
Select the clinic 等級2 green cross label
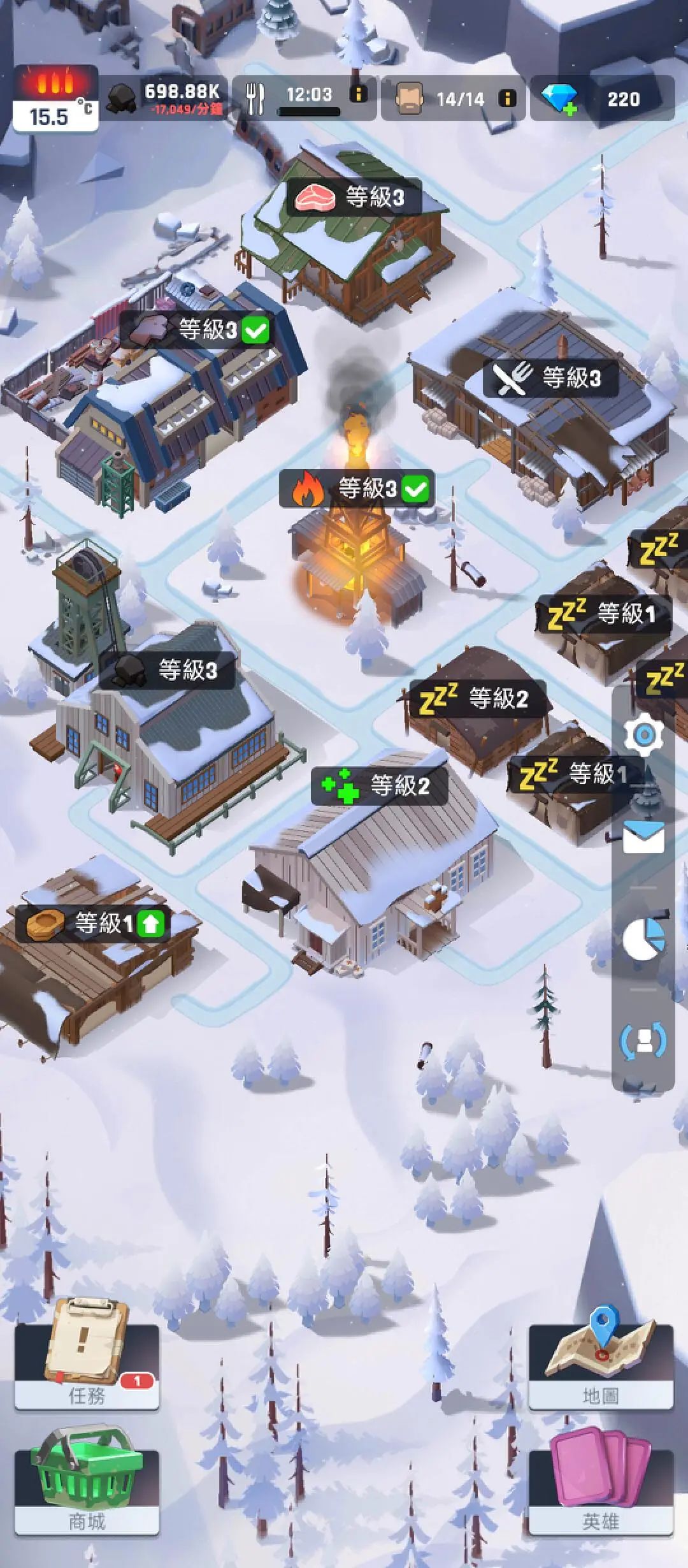379,785
